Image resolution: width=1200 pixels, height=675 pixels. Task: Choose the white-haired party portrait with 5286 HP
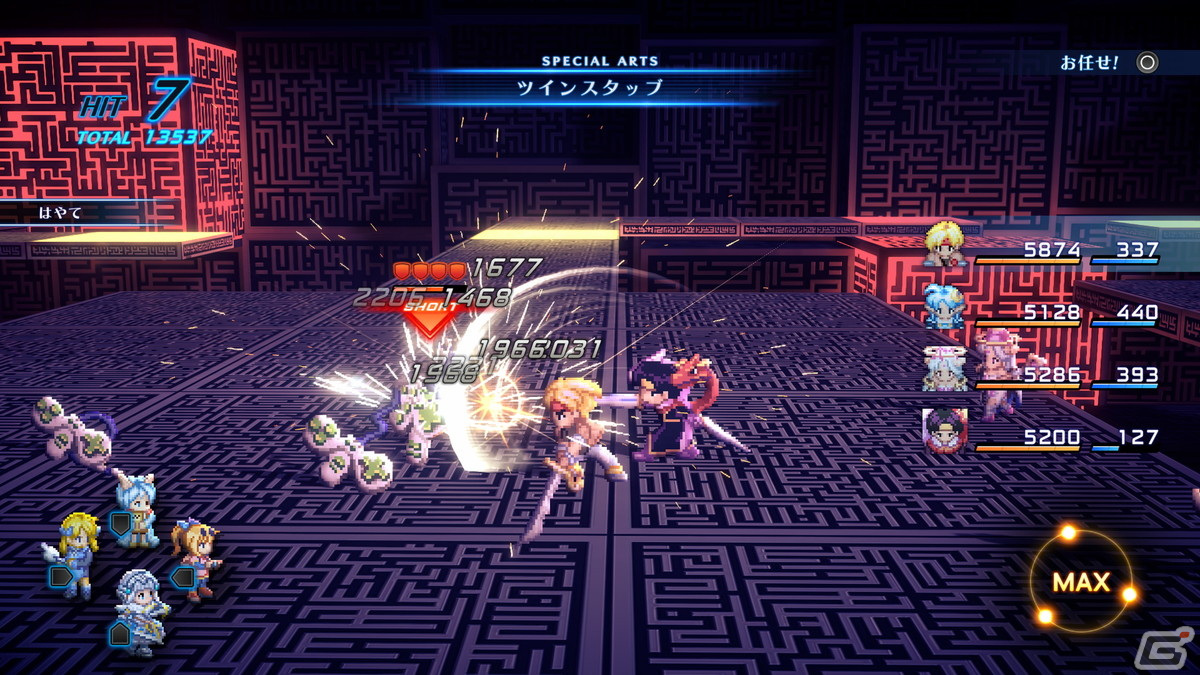(x=945, y=369)
